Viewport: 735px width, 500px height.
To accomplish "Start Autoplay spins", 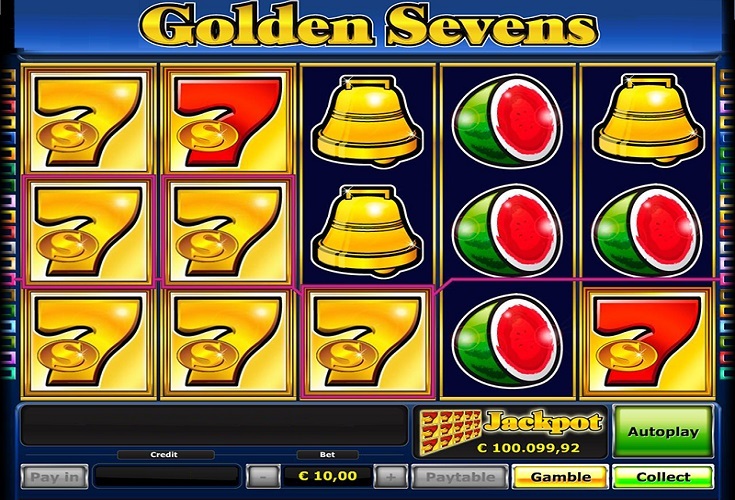I will coord(662,432).
